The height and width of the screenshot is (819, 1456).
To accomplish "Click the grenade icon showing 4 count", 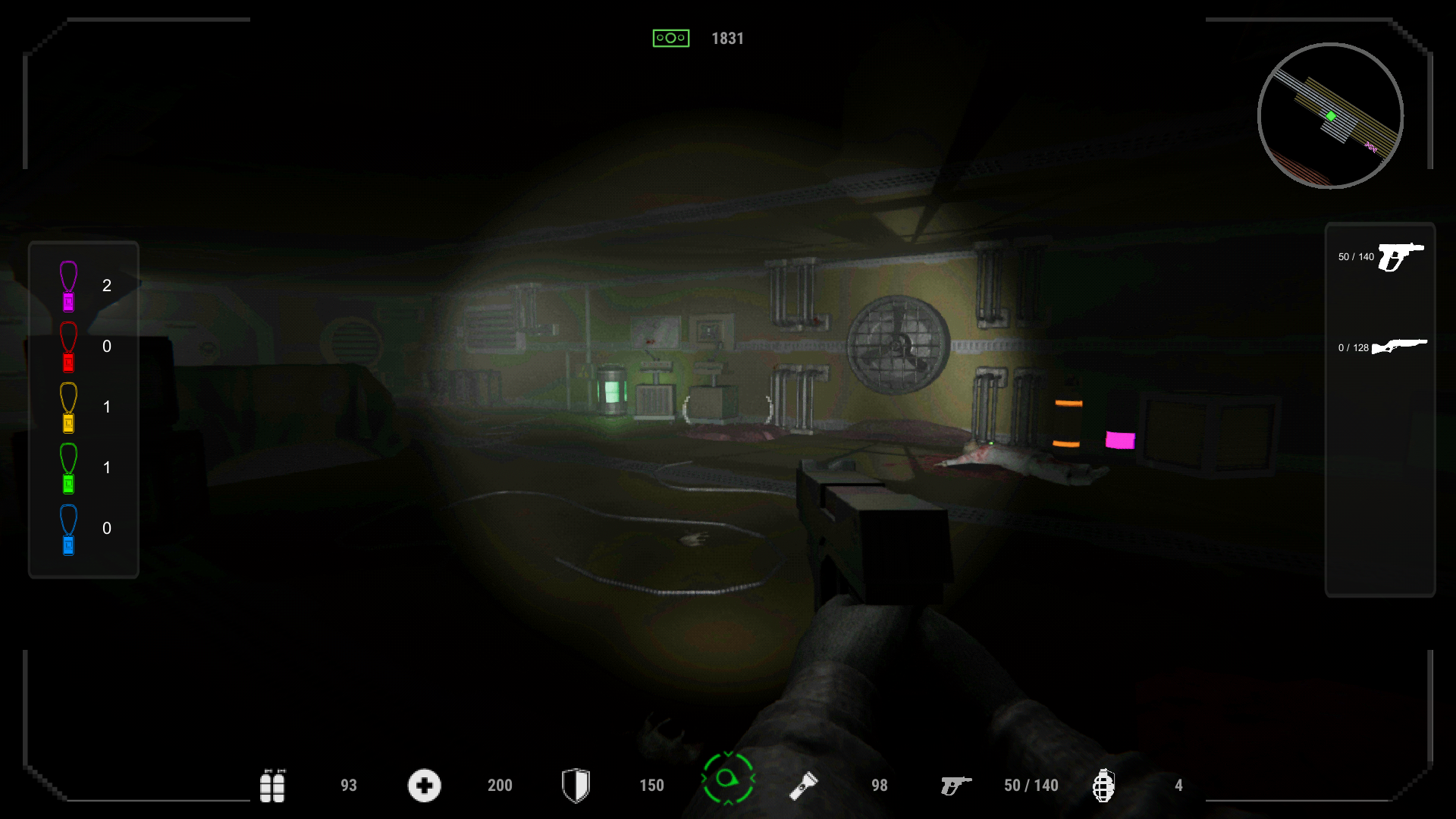I will pos(1105,786).
